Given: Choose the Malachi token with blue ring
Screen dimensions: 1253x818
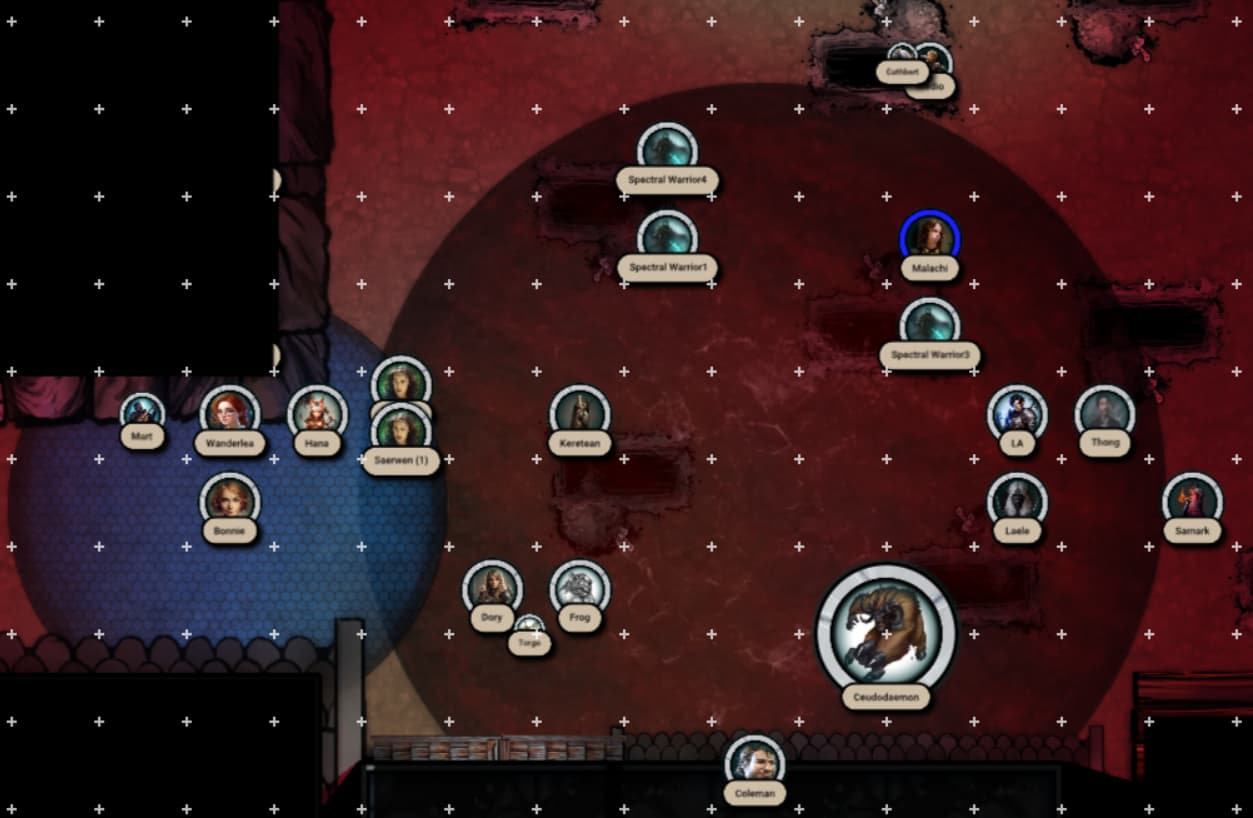Looking at the screenshot, I should tap(930, 238).
